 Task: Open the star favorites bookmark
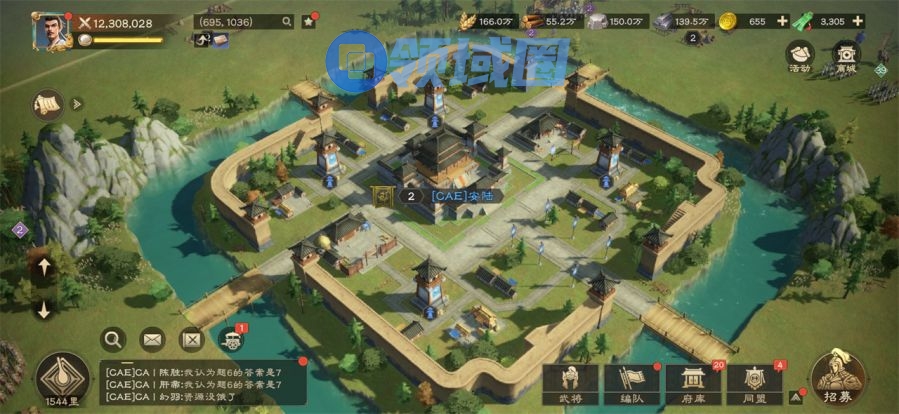click(x=309, y=21)
